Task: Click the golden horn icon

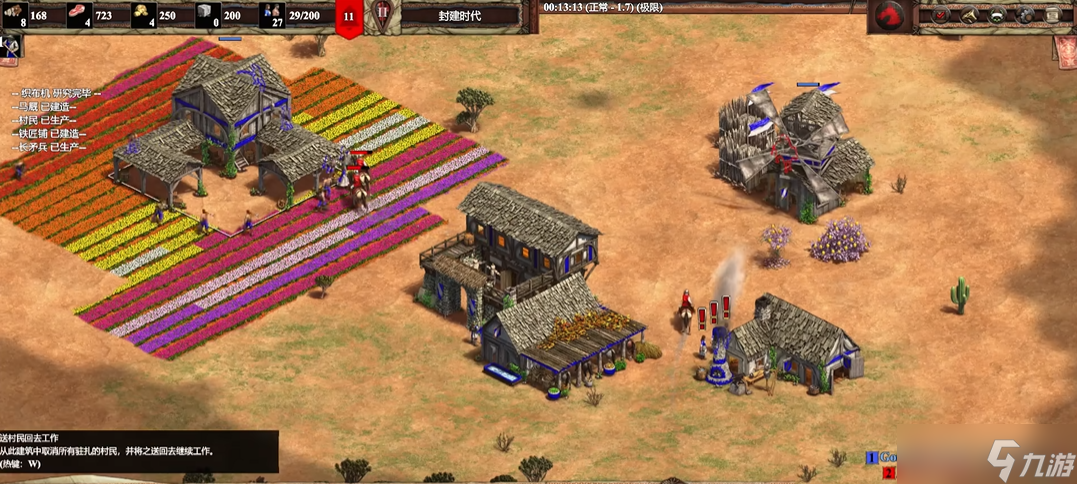Action: point(970,15)
